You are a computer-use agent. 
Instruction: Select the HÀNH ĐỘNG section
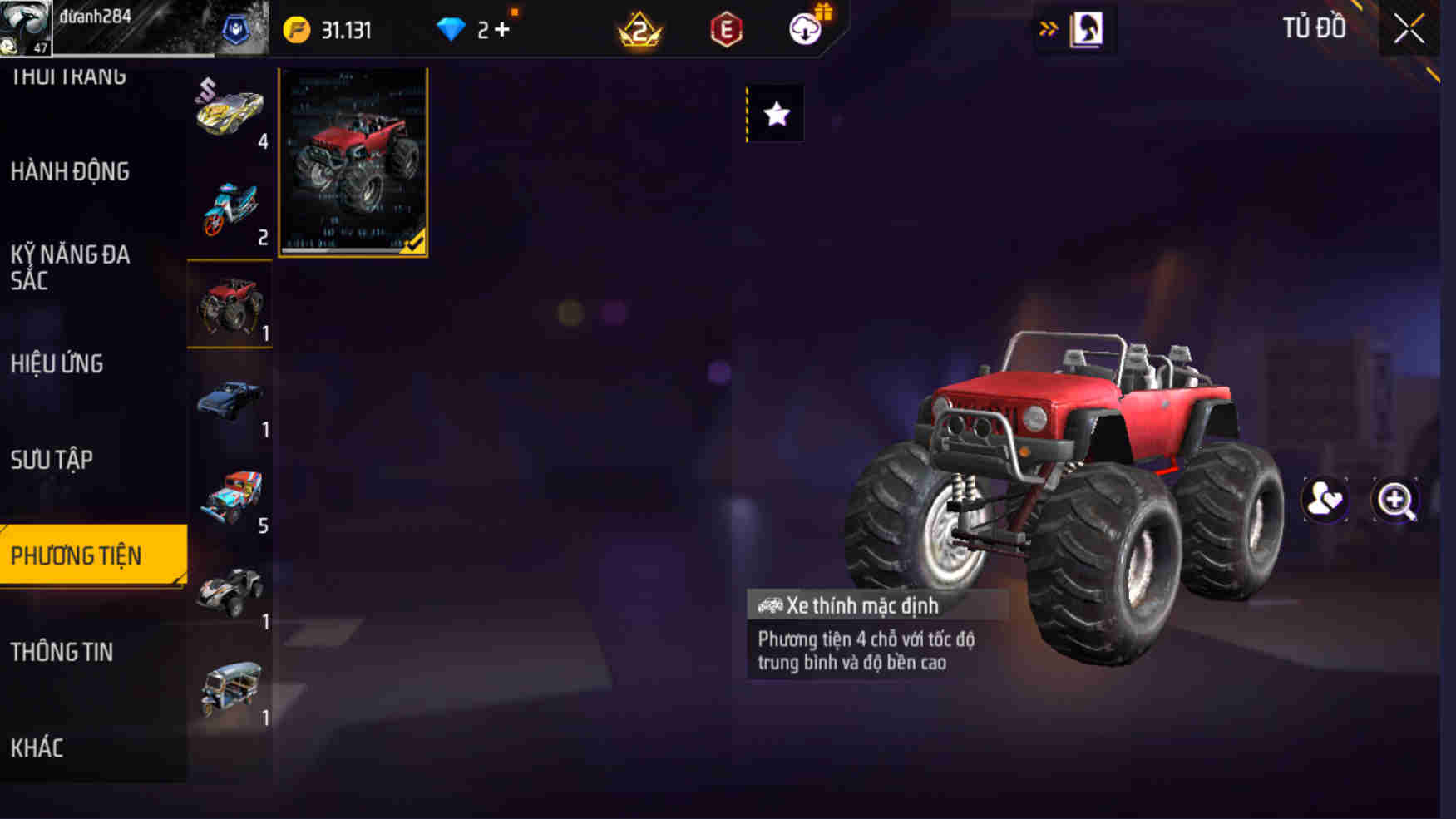[x=70, y=172]
